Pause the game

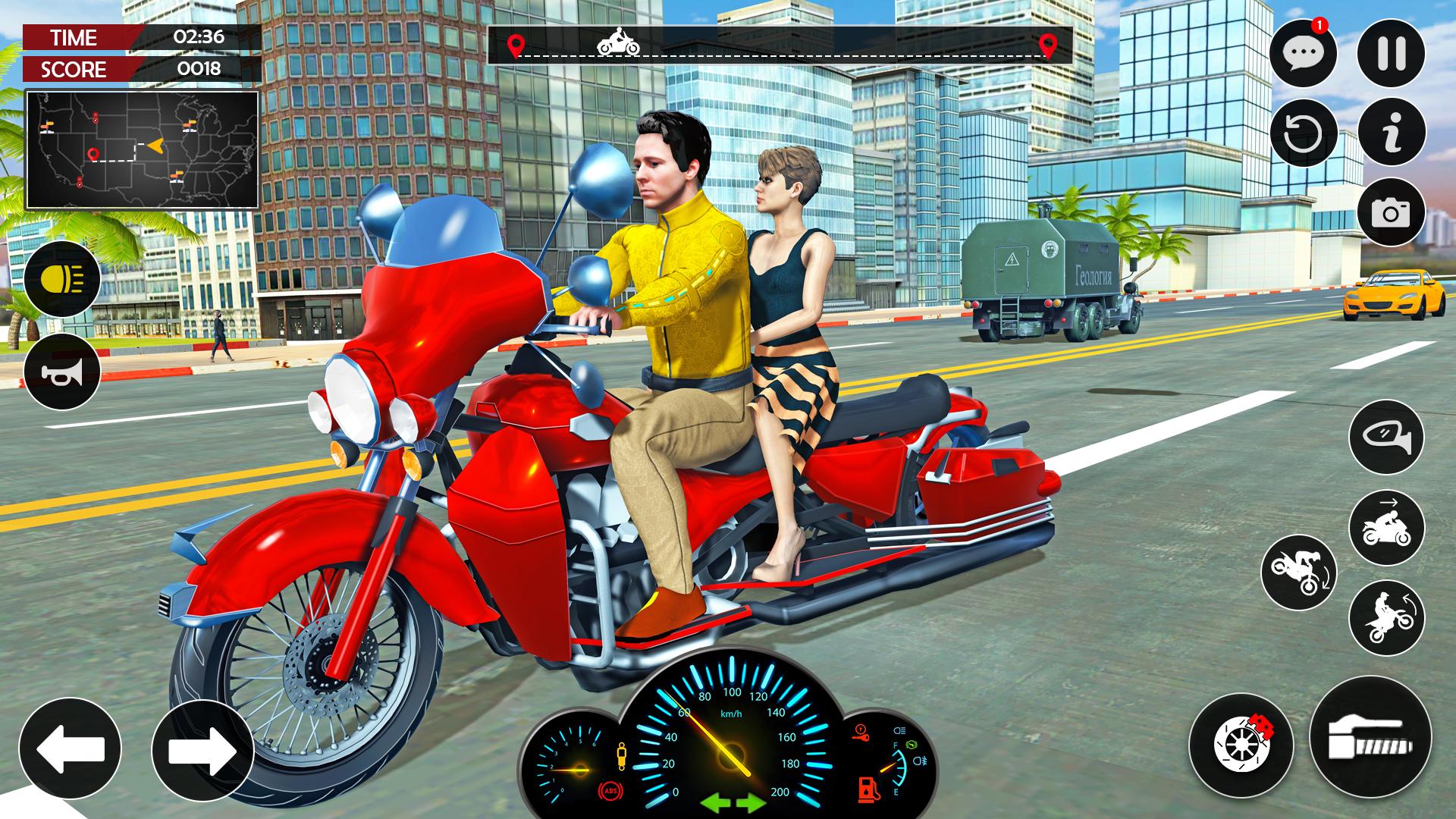(1391, 53)
